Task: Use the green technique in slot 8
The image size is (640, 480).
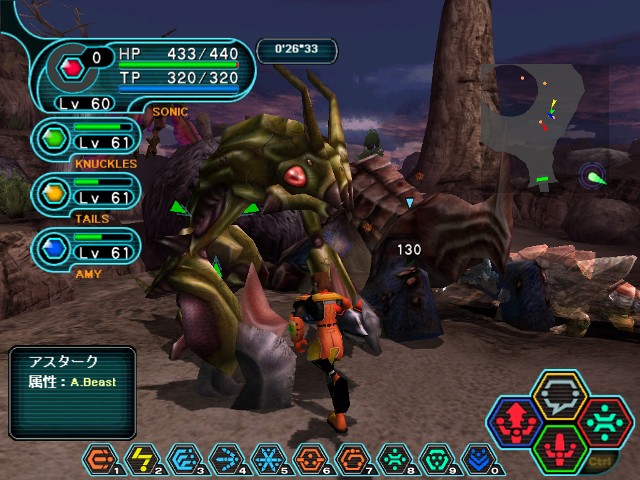Action: point(396,459)
